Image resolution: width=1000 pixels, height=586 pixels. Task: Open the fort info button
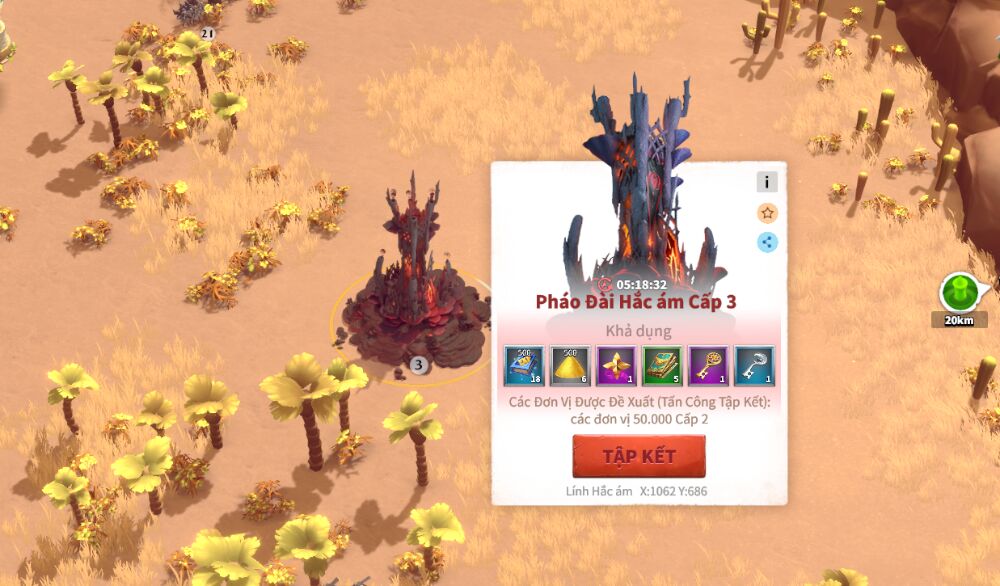click(767, 182)
